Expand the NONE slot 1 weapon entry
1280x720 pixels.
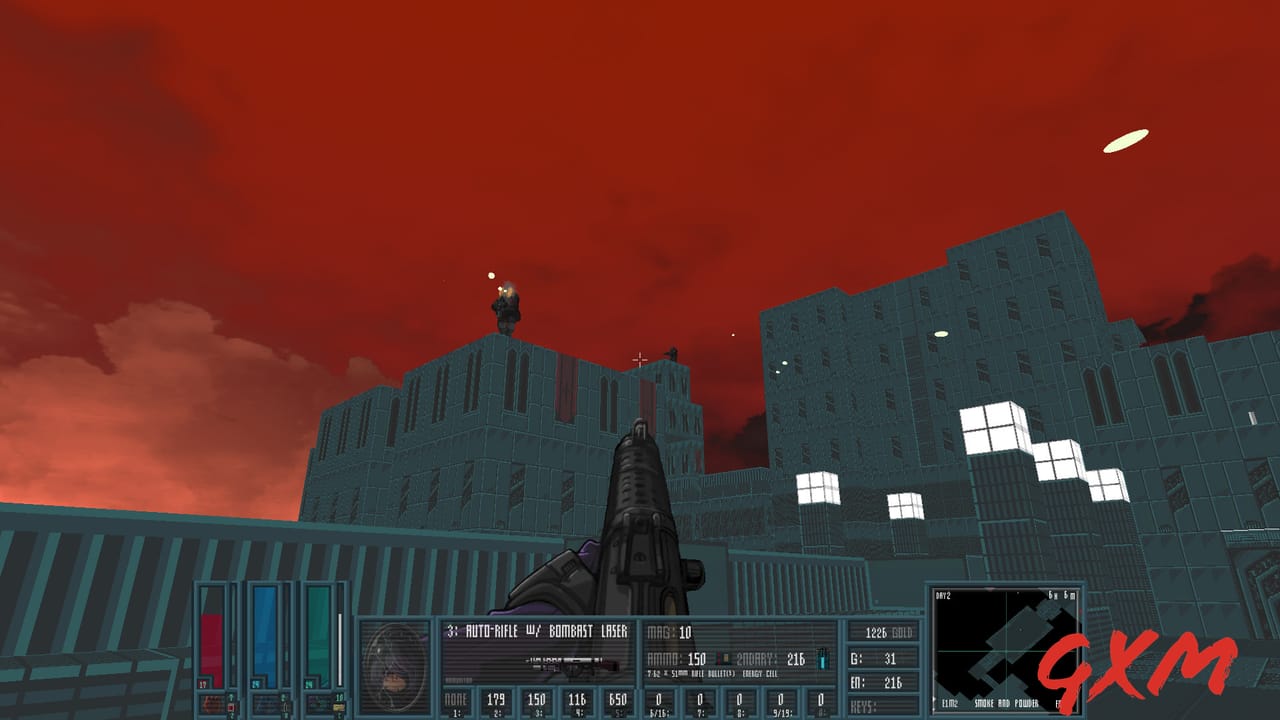[457, 700]
